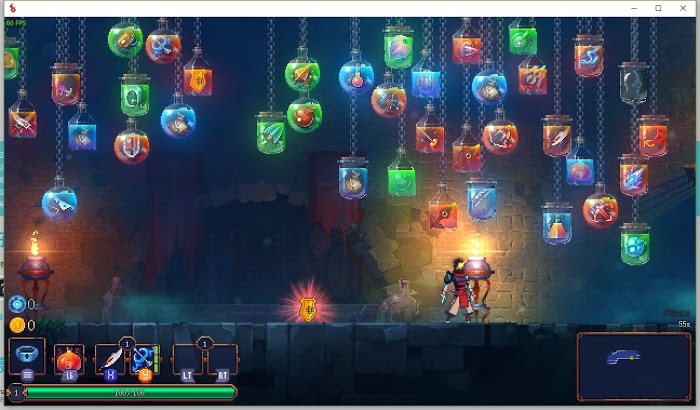700x410 pixels.
Task: Maximize the game window
Action: coord(657,8)
